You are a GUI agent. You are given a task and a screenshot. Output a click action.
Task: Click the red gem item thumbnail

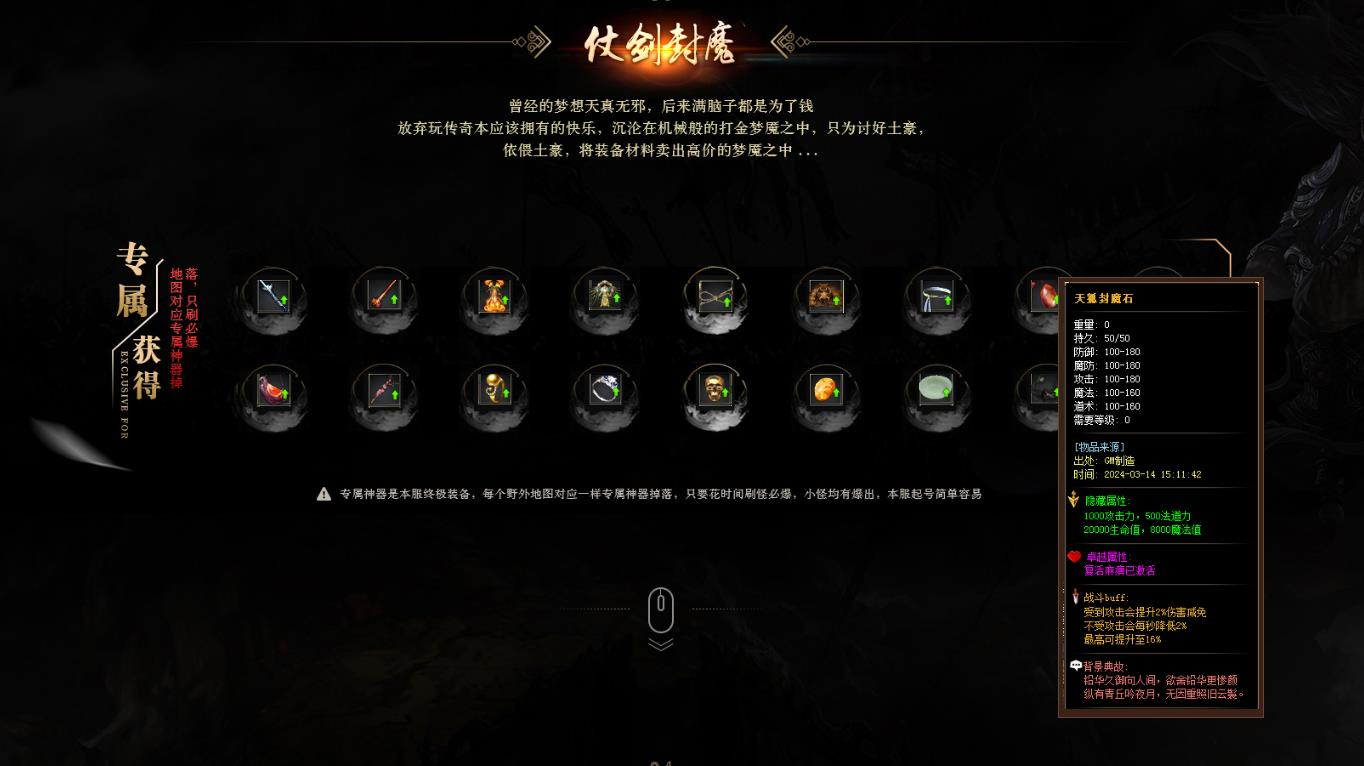(1046, 297)
